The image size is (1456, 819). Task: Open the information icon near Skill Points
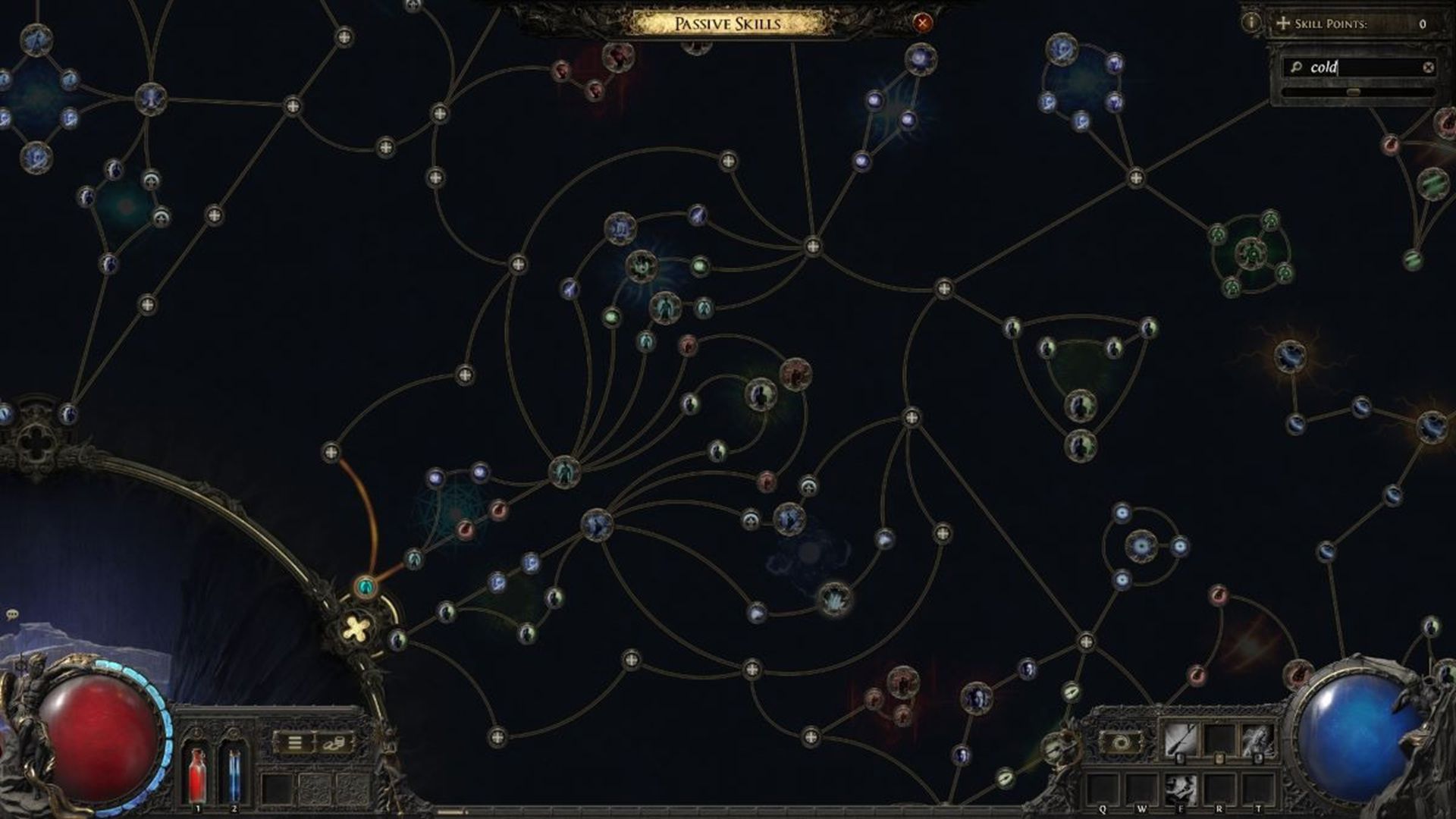[x=1251, y=22]
